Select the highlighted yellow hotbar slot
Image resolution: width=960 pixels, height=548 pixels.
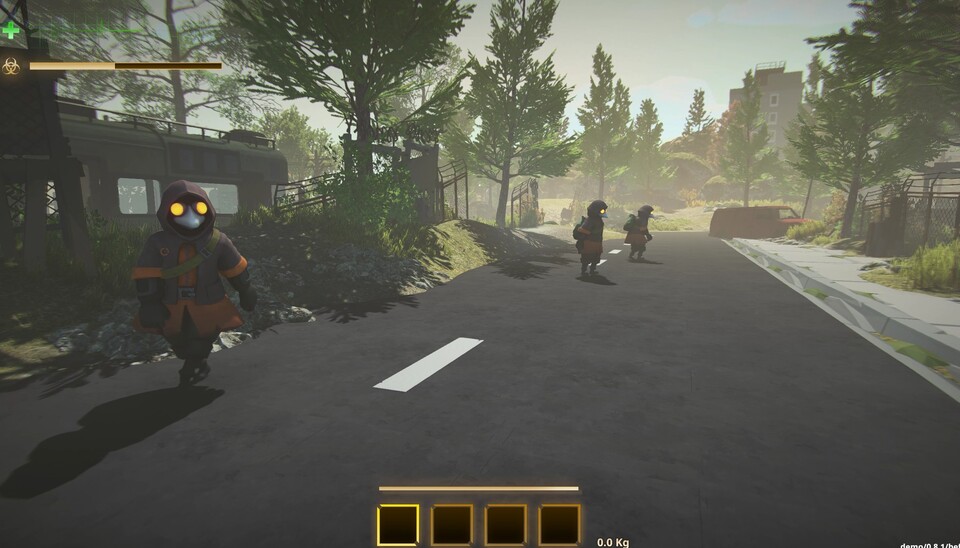click(398, 524)
